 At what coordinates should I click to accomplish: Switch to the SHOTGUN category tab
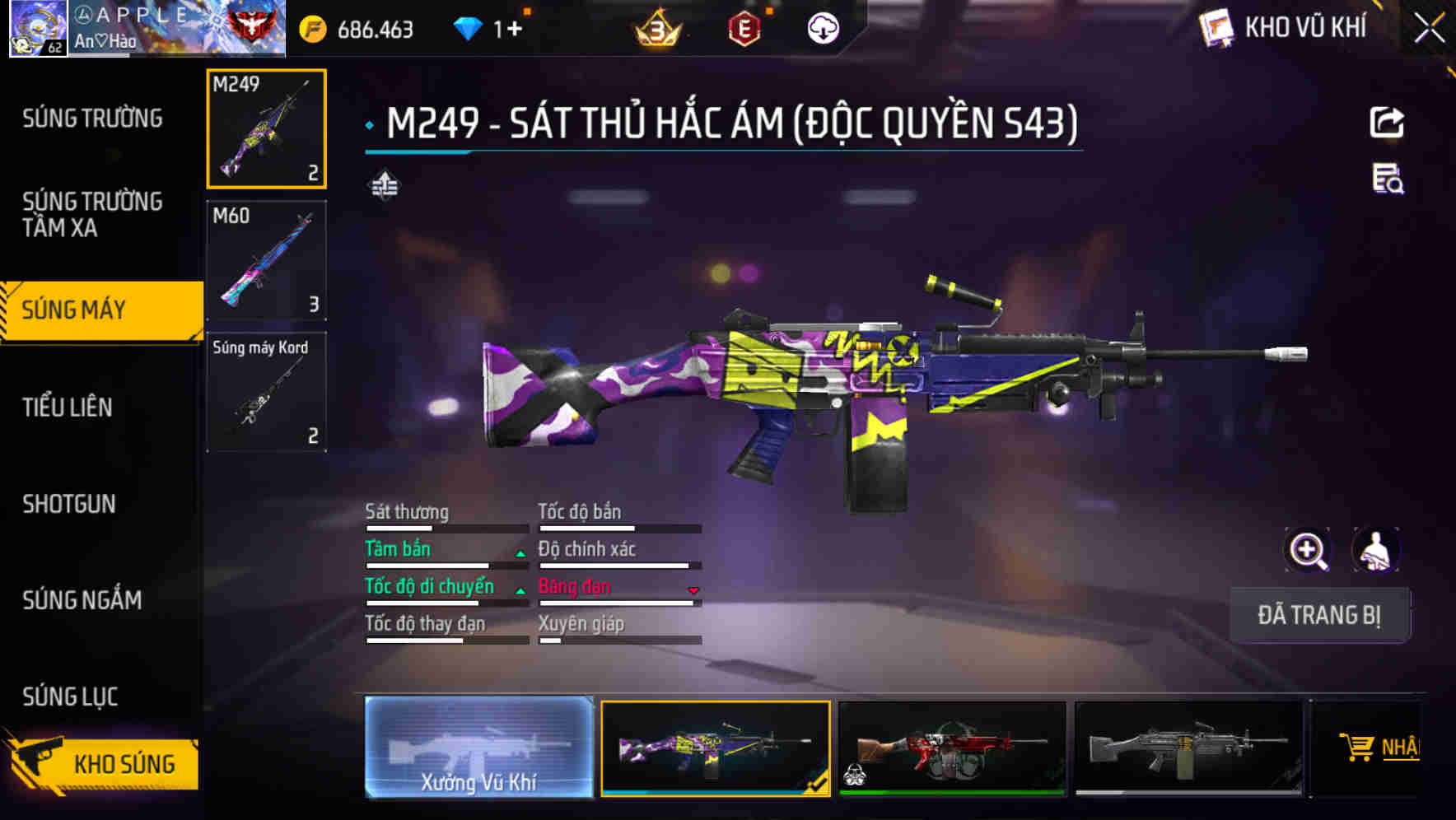[69, 504]
